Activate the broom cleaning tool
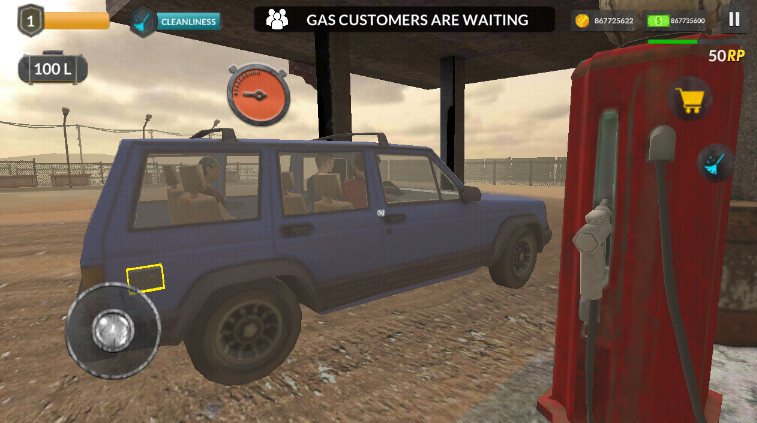The width and height of the screenshot is (757, 423). 715,161
